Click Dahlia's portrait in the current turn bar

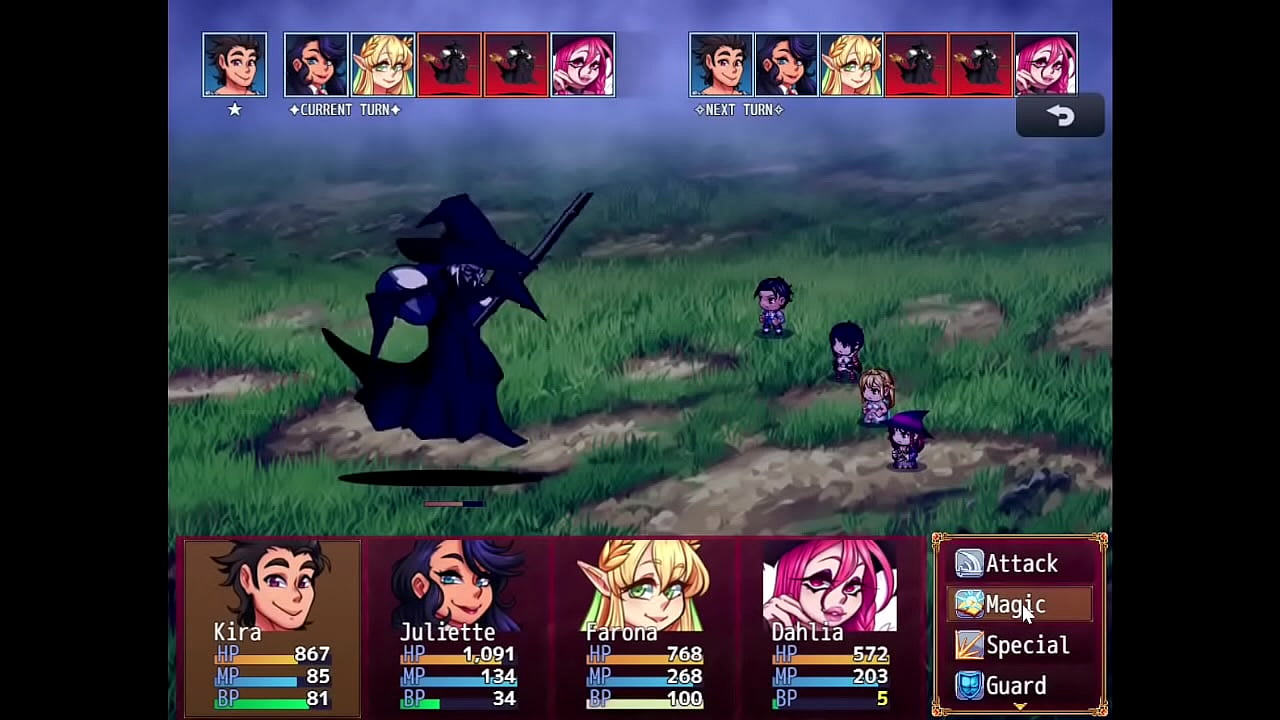(x=583, y=64)
